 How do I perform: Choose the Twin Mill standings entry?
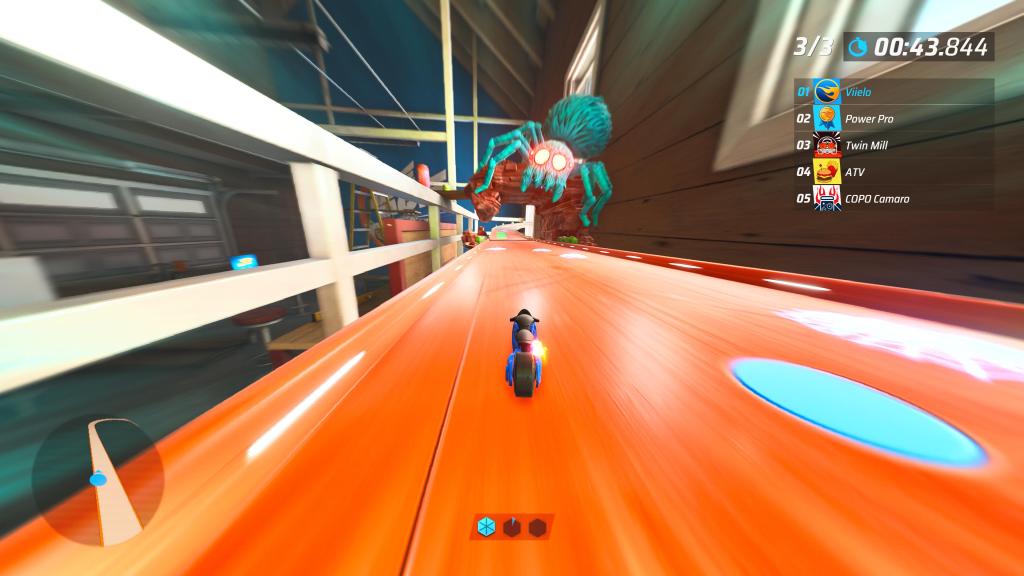click(x=893, y=145)
